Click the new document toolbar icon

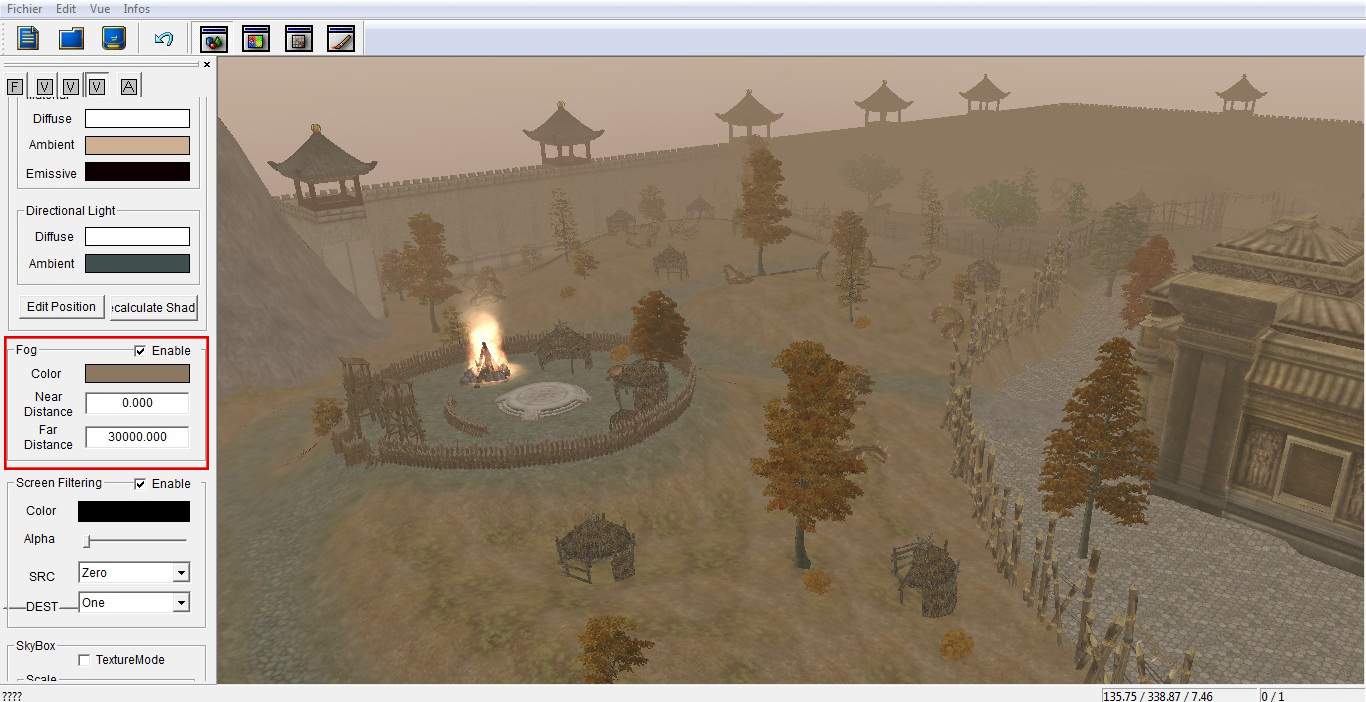pyautogui.click(x=28, y=39)
